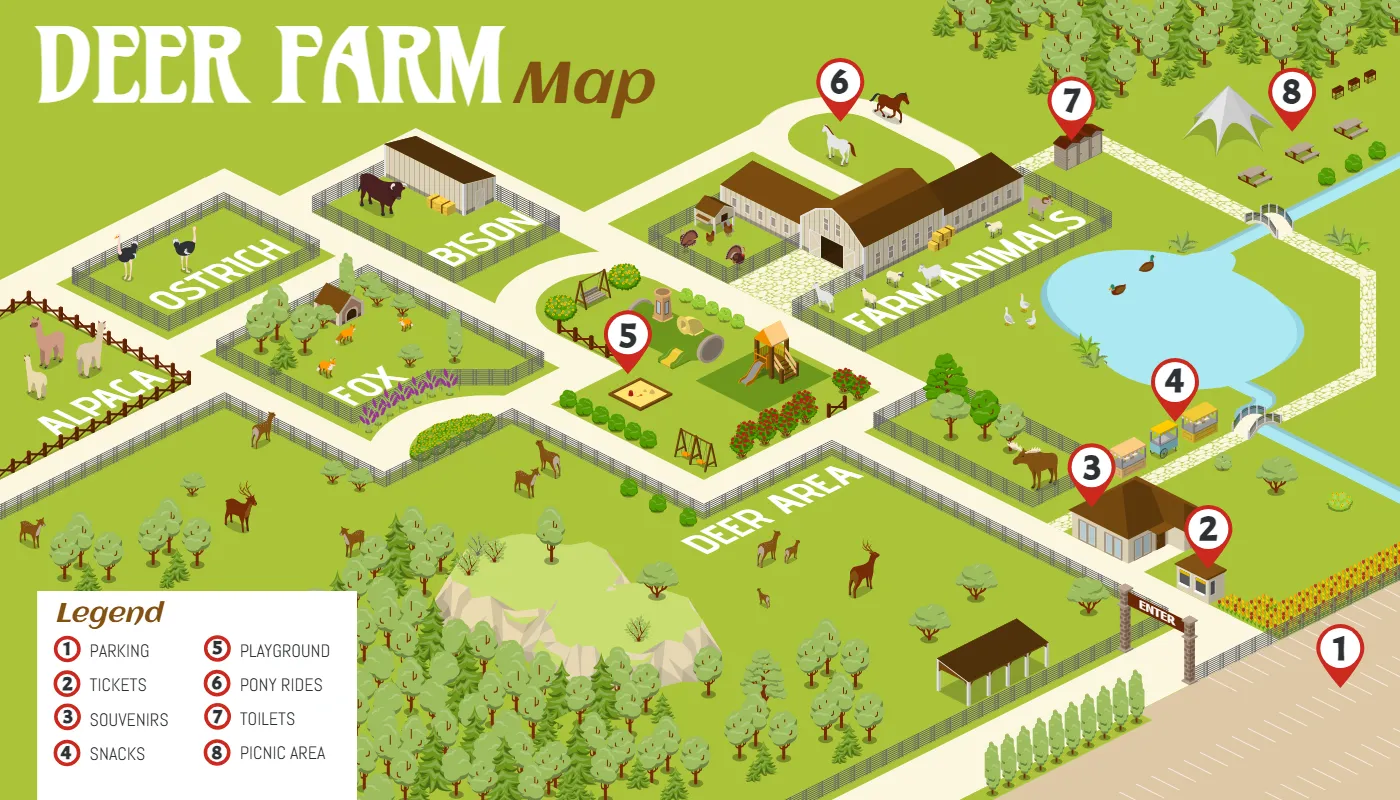The height and width of the screenshot is (800, 1400).
Task: Click map marker 1 at the parking lot
Action: coord(1339,650)
